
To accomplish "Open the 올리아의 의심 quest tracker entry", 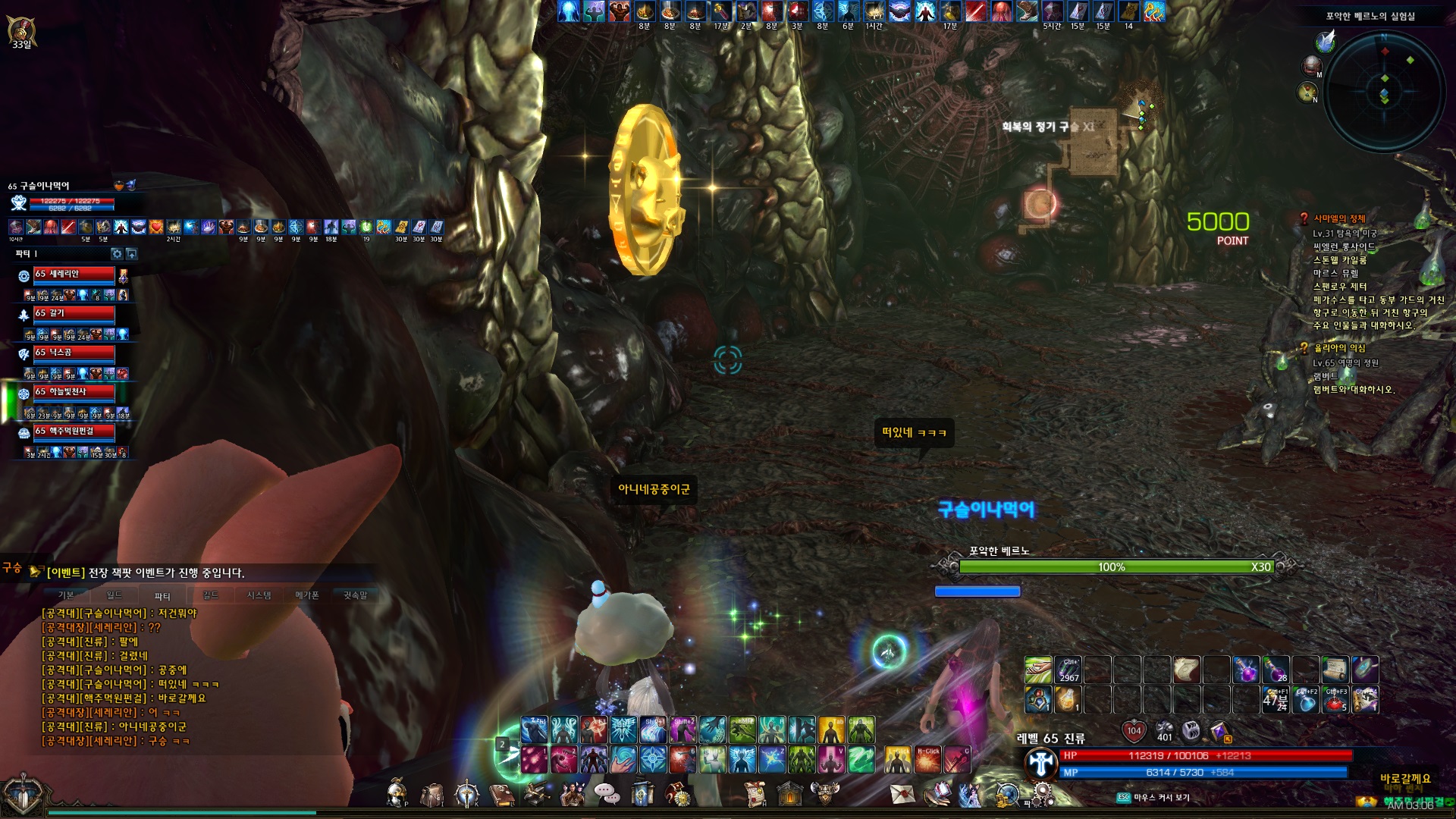I will click(x=1339, y=348).
